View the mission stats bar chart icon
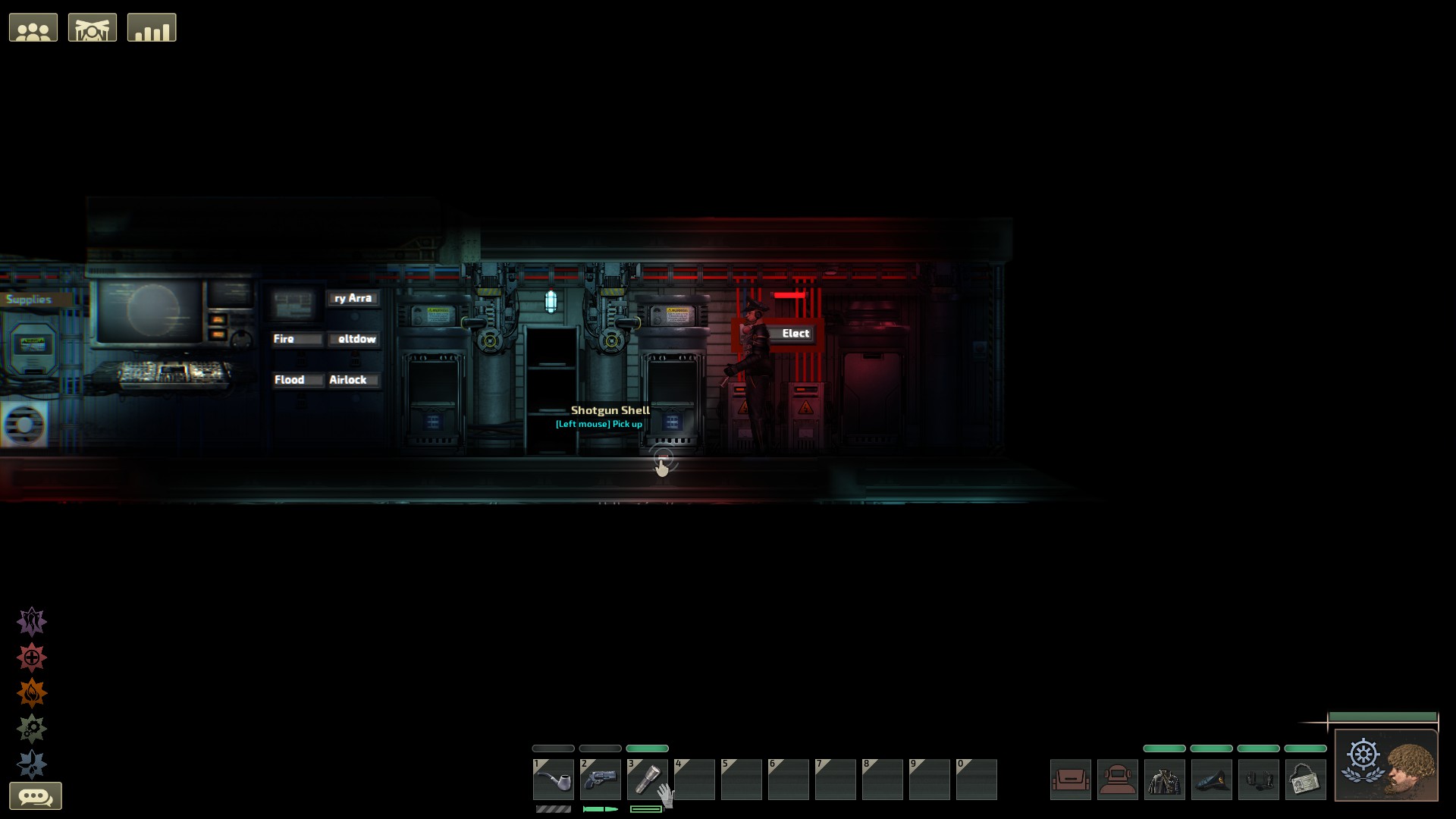The image size is (1456, 819). click(152, 27)
